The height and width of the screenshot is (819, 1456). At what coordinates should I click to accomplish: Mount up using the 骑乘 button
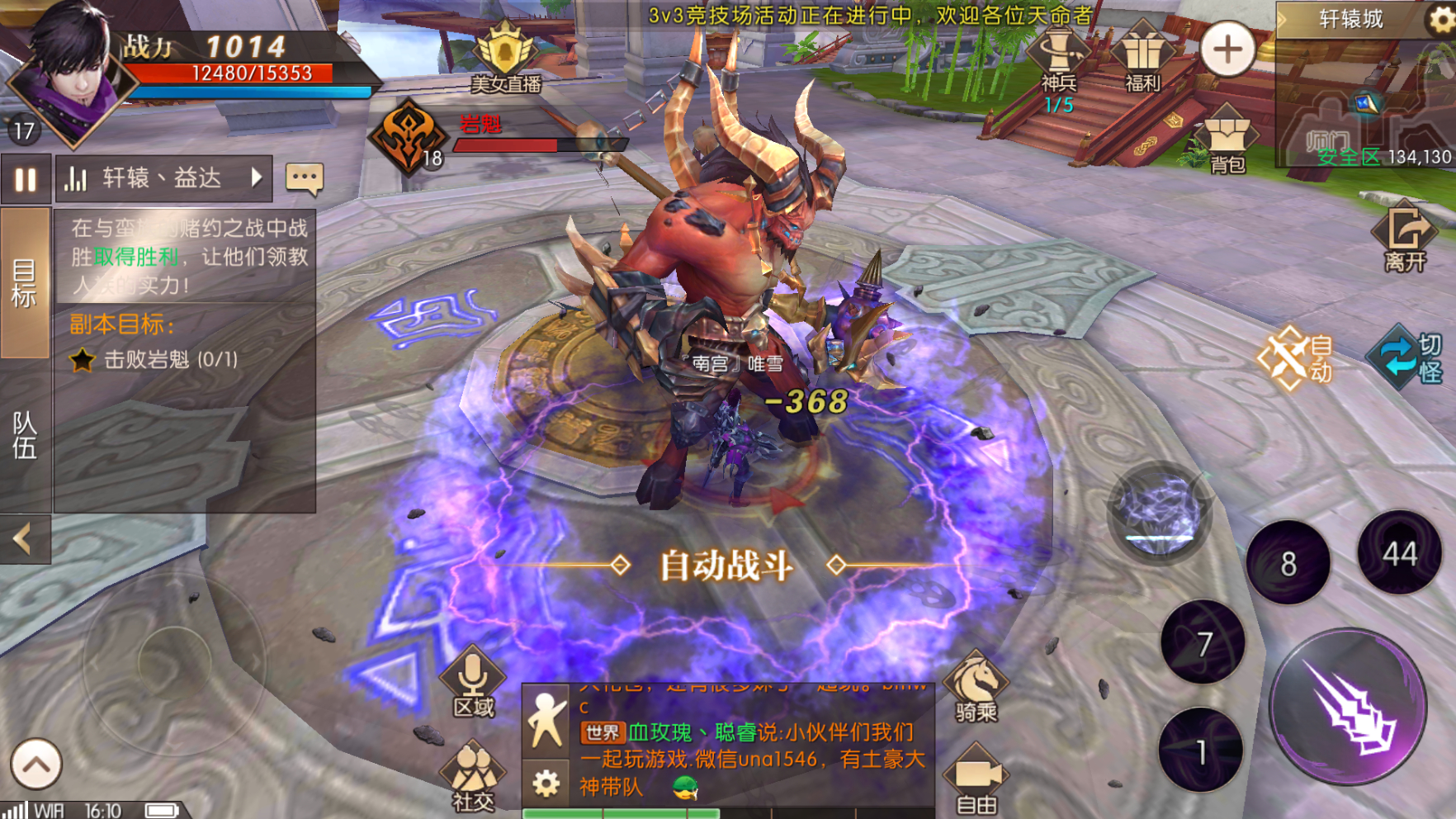coord(976,689)
